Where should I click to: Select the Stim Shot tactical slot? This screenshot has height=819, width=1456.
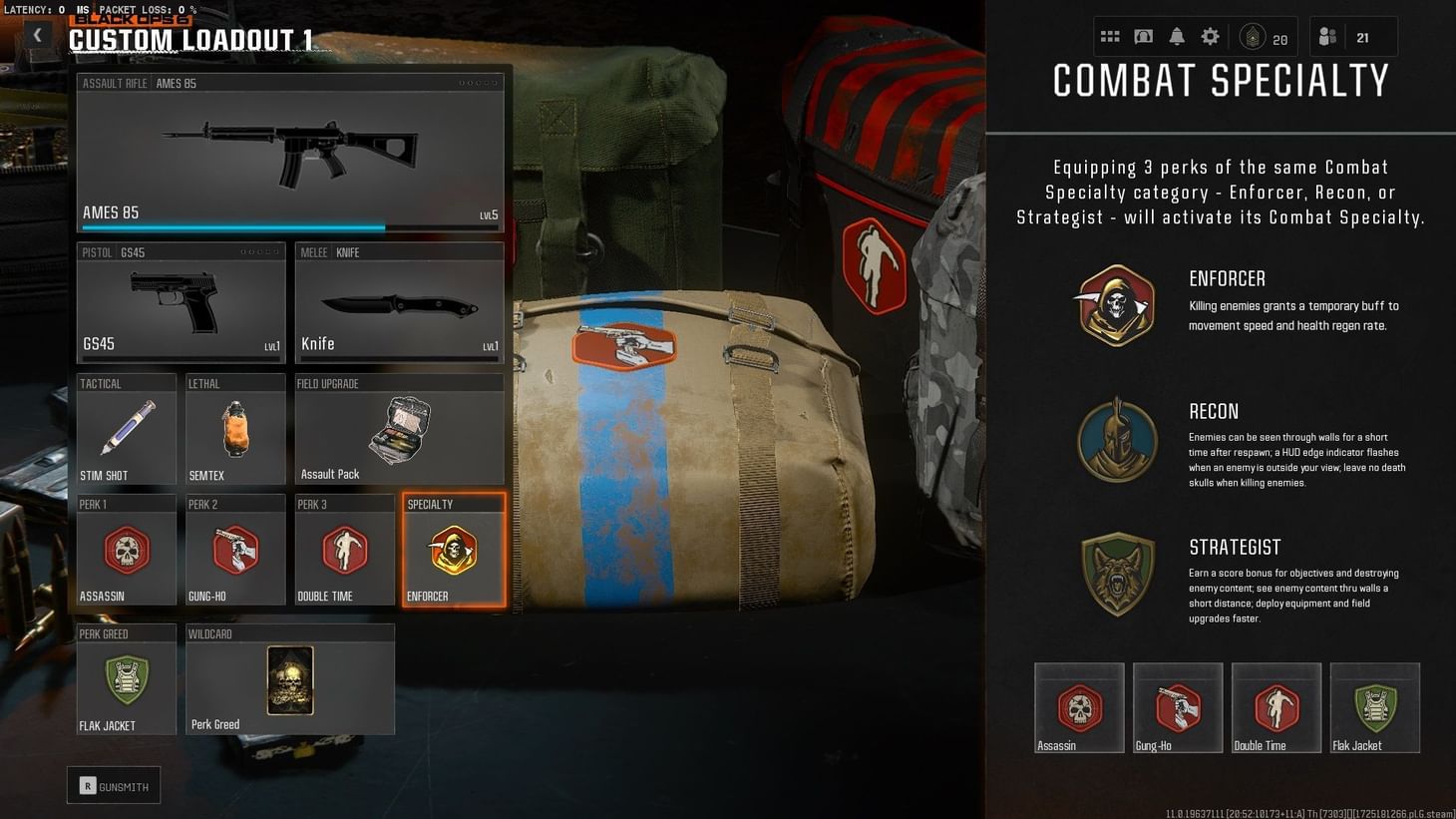(127, 429)
